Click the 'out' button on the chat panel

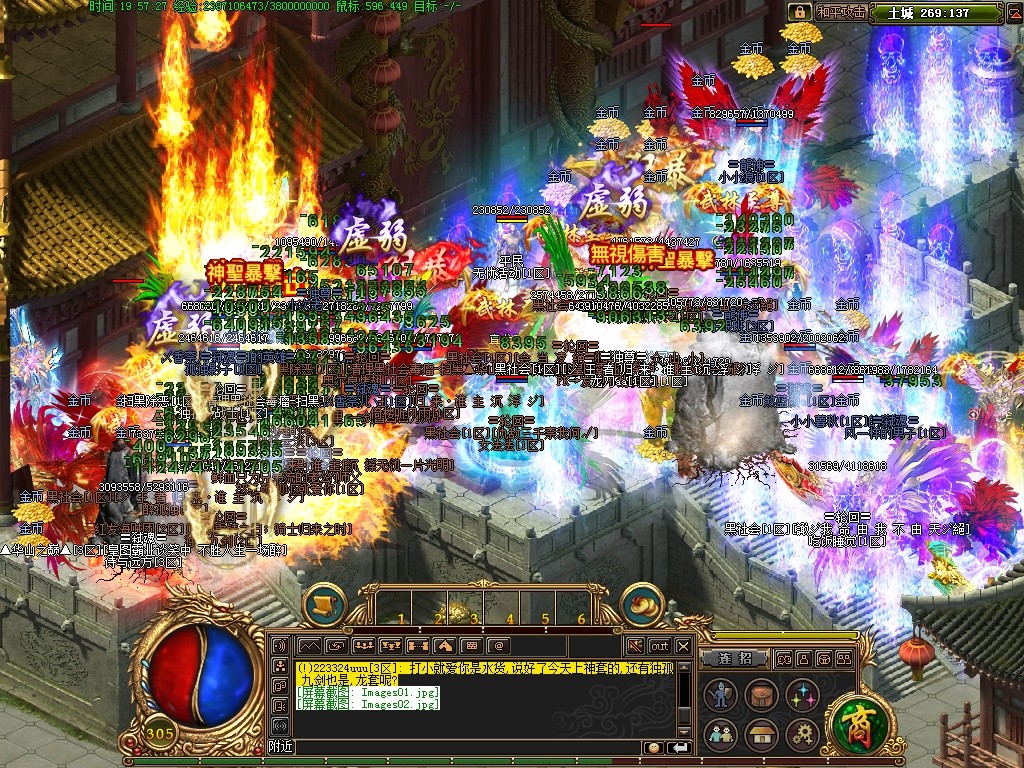pos(659,645)
